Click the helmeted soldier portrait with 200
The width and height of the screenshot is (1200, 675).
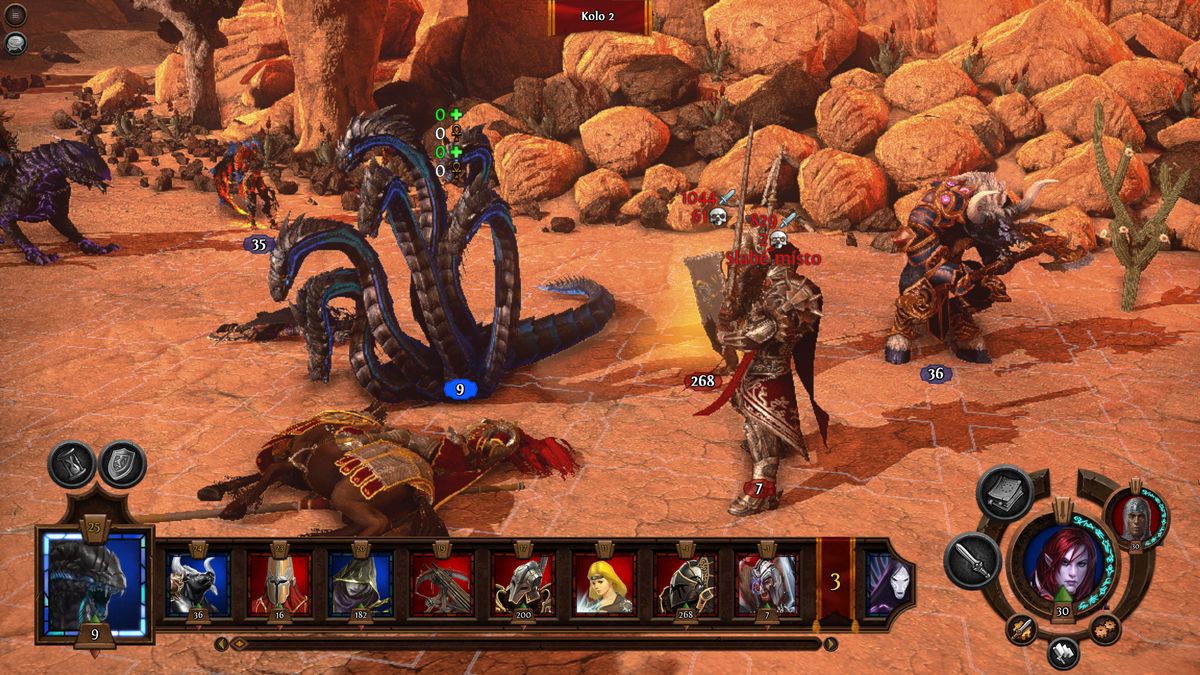pos(523,582)
